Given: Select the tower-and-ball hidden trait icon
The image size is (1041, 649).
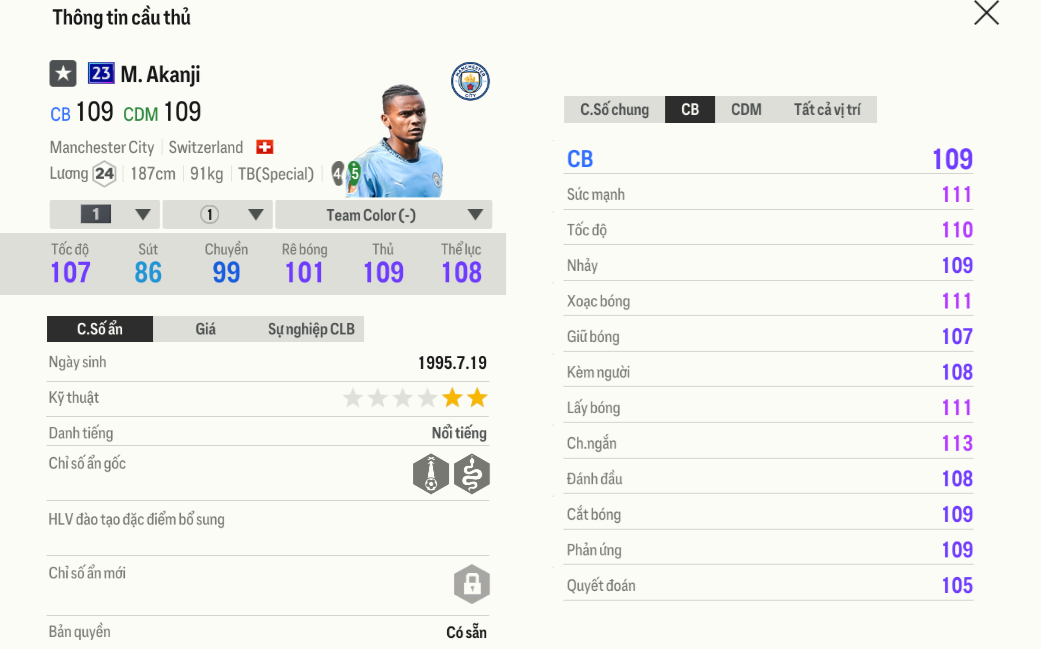Looking at the screenshot, I should tap(431, 474).
